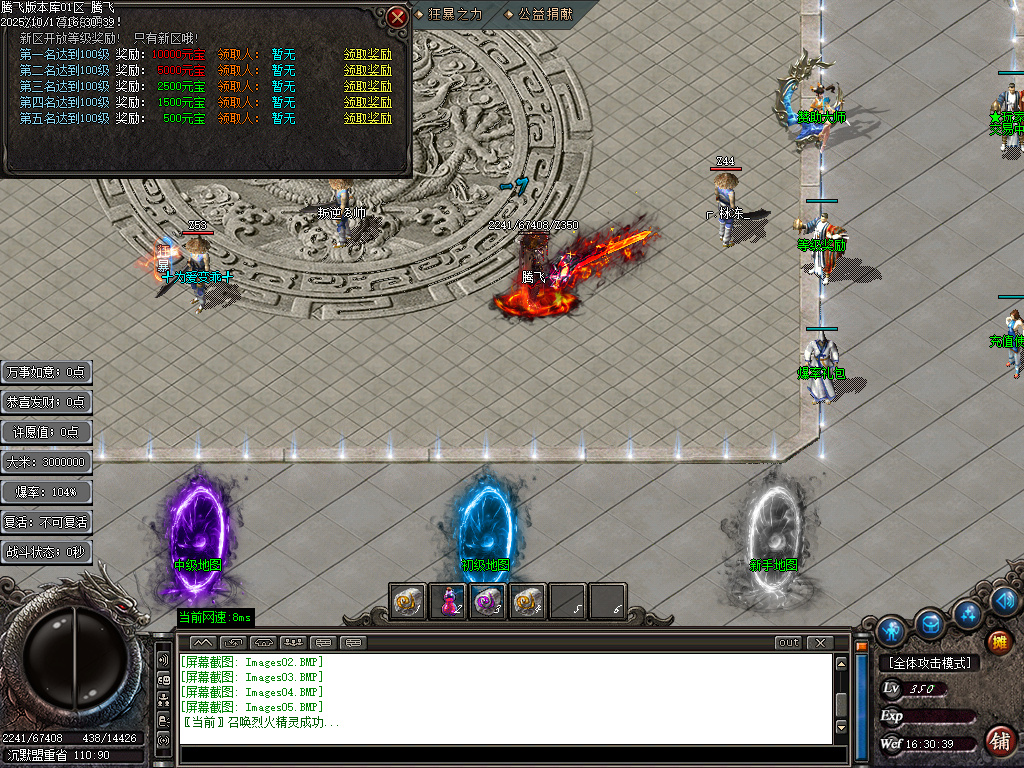Use the purple scroll in hotbar slot 3
This screenshot has width=1024, height=768.
coord(488,602)
